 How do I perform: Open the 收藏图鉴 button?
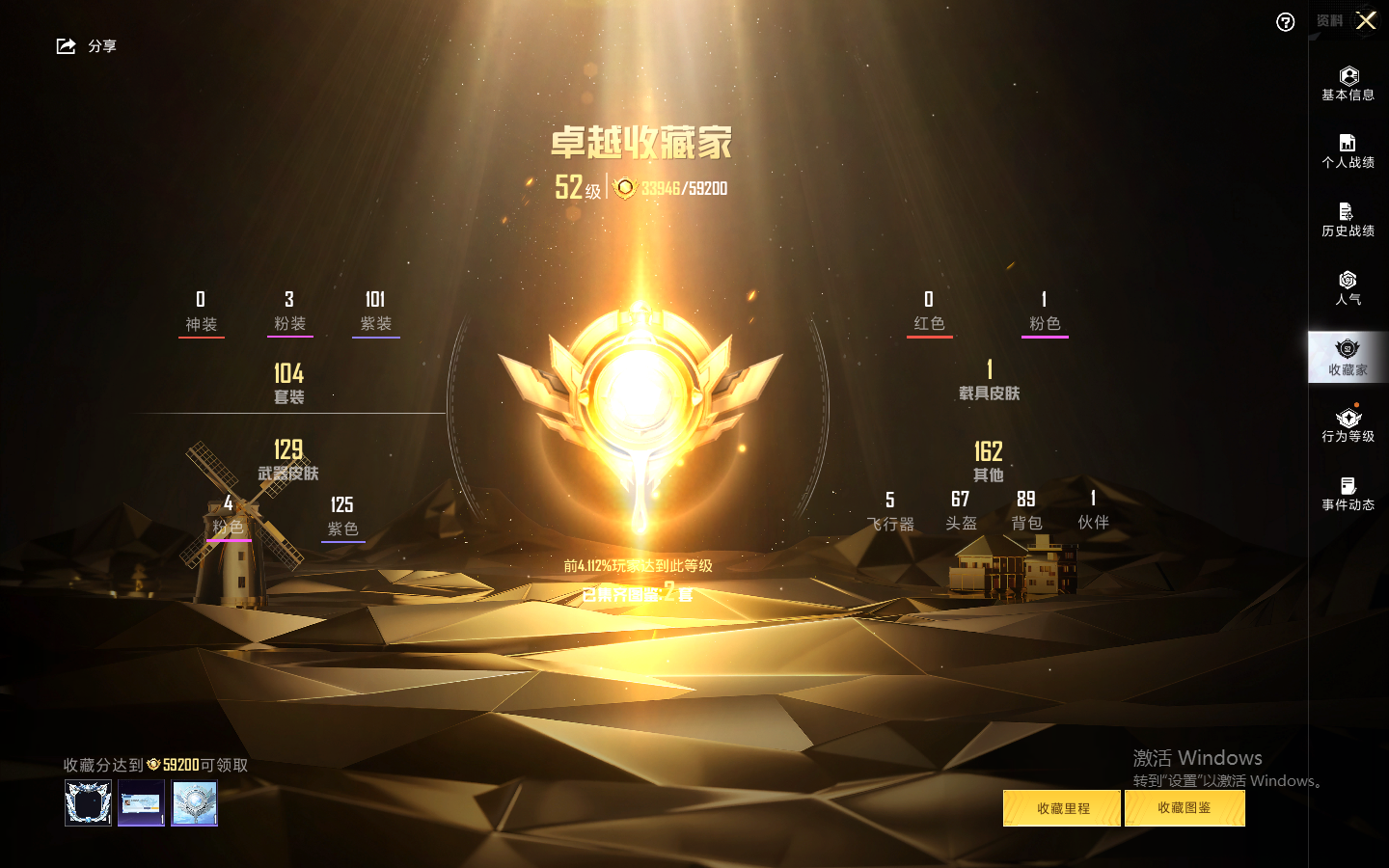pyautogui.click(x=1185, y=808)
